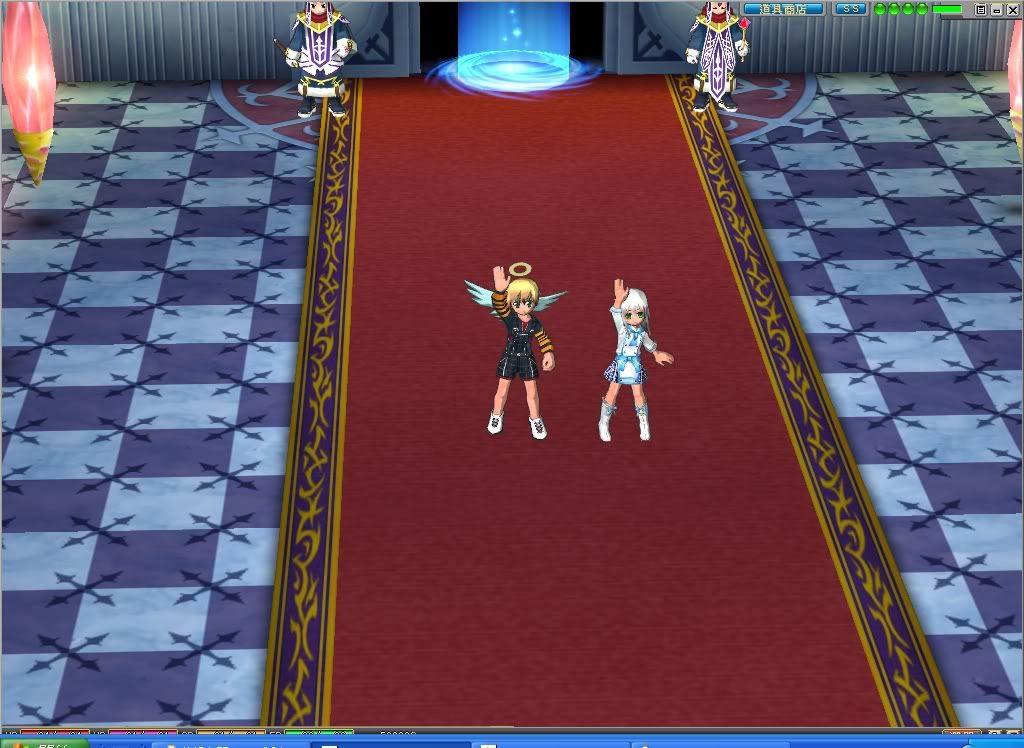Screen dimensions: 1024x748
Task: Open the Windows Start menu
Action: pyautogui.click(x=40, y=743)
